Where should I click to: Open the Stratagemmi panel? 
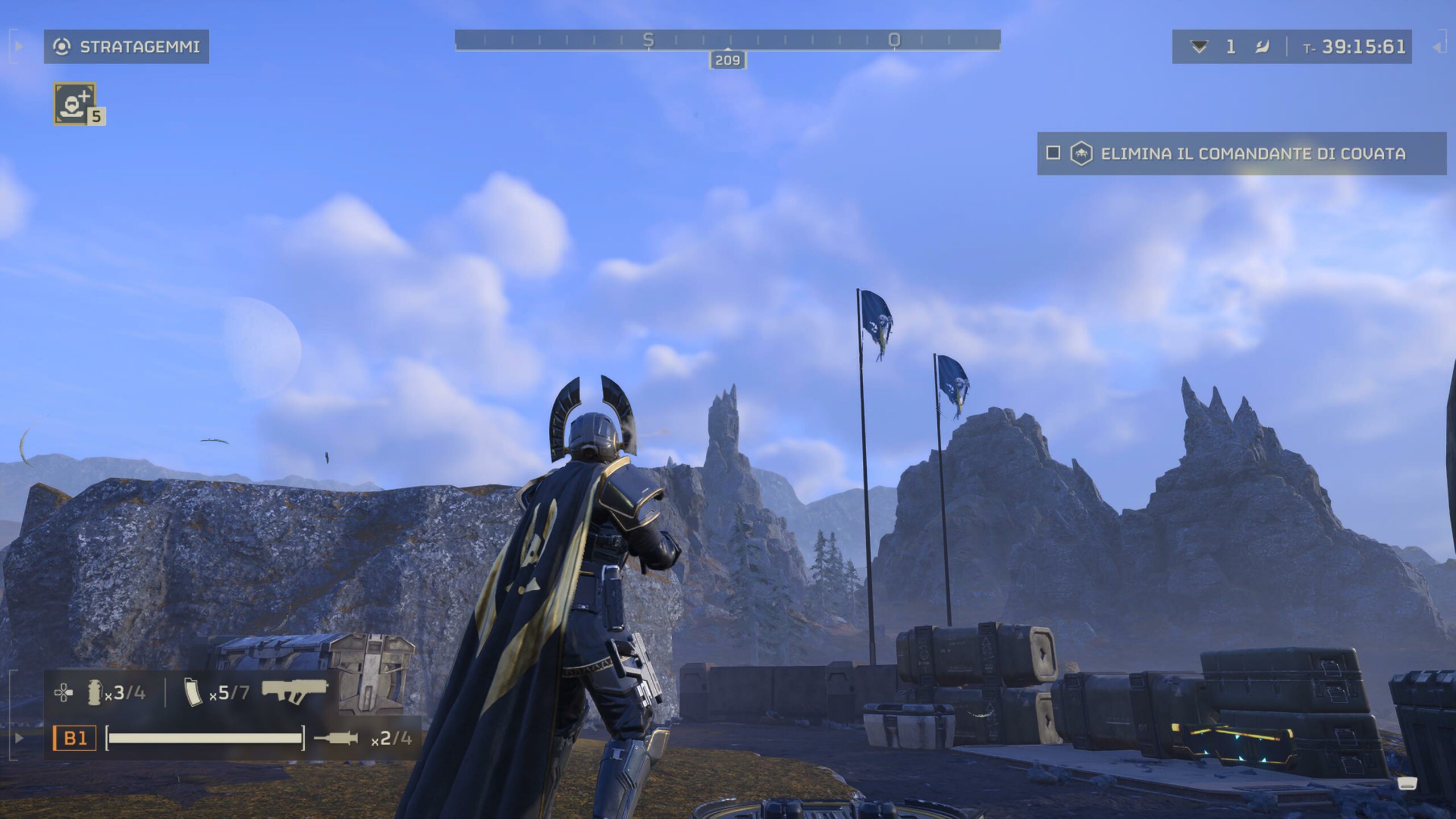click(126, 47)
